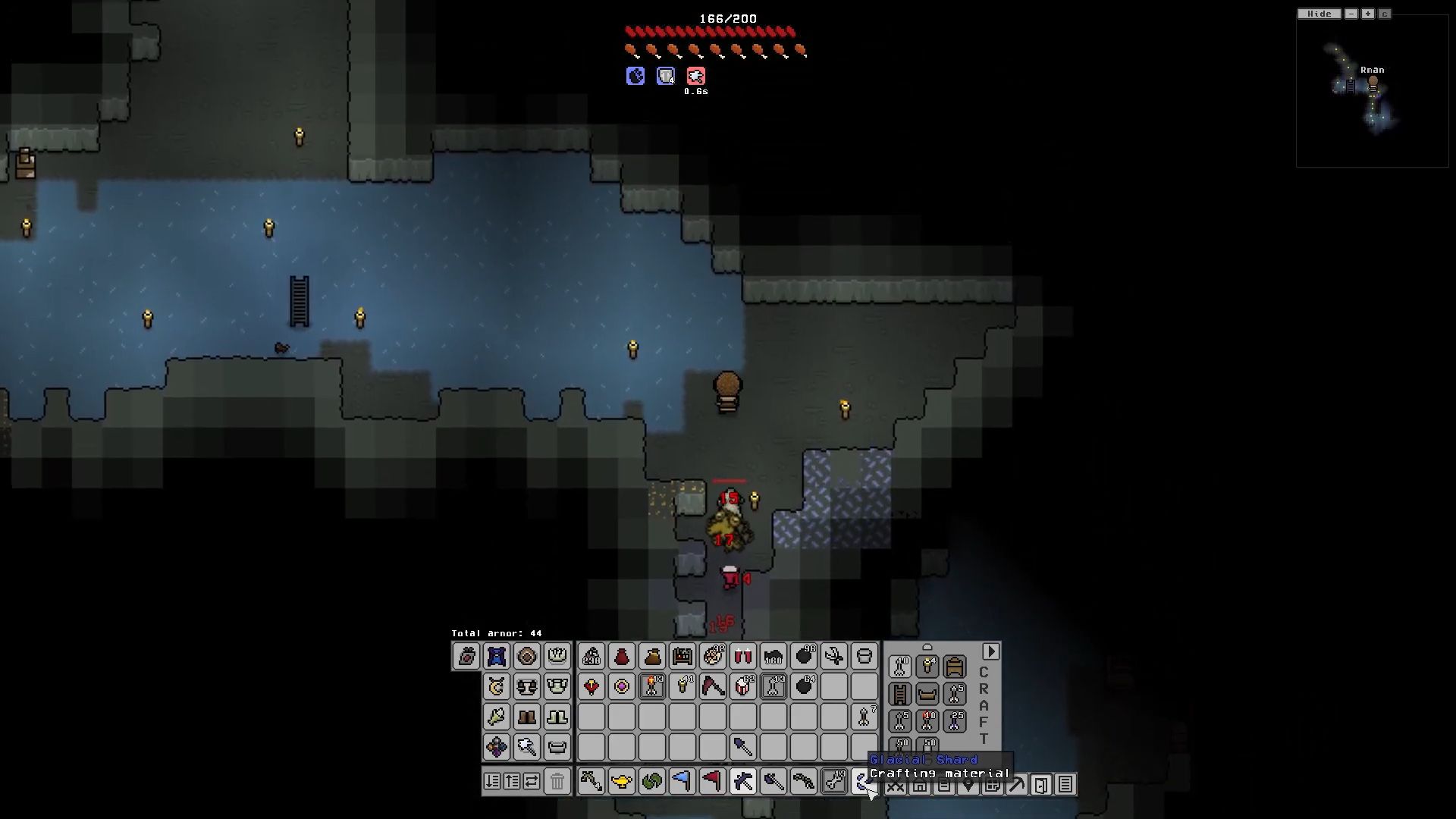The image size is (1456, 819).
Task: Expand the craft panel with arrow button
Action: click(990, 652)
